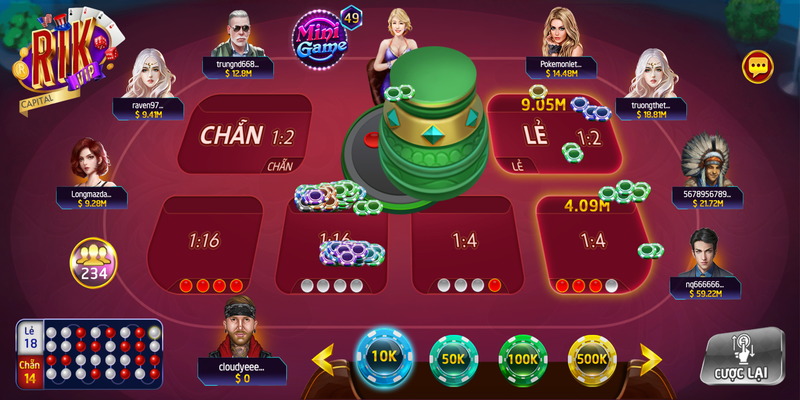The height and width of the screenshot is (400, 800).
Task: Select the 10K betting chip
Action: (385, 355)
